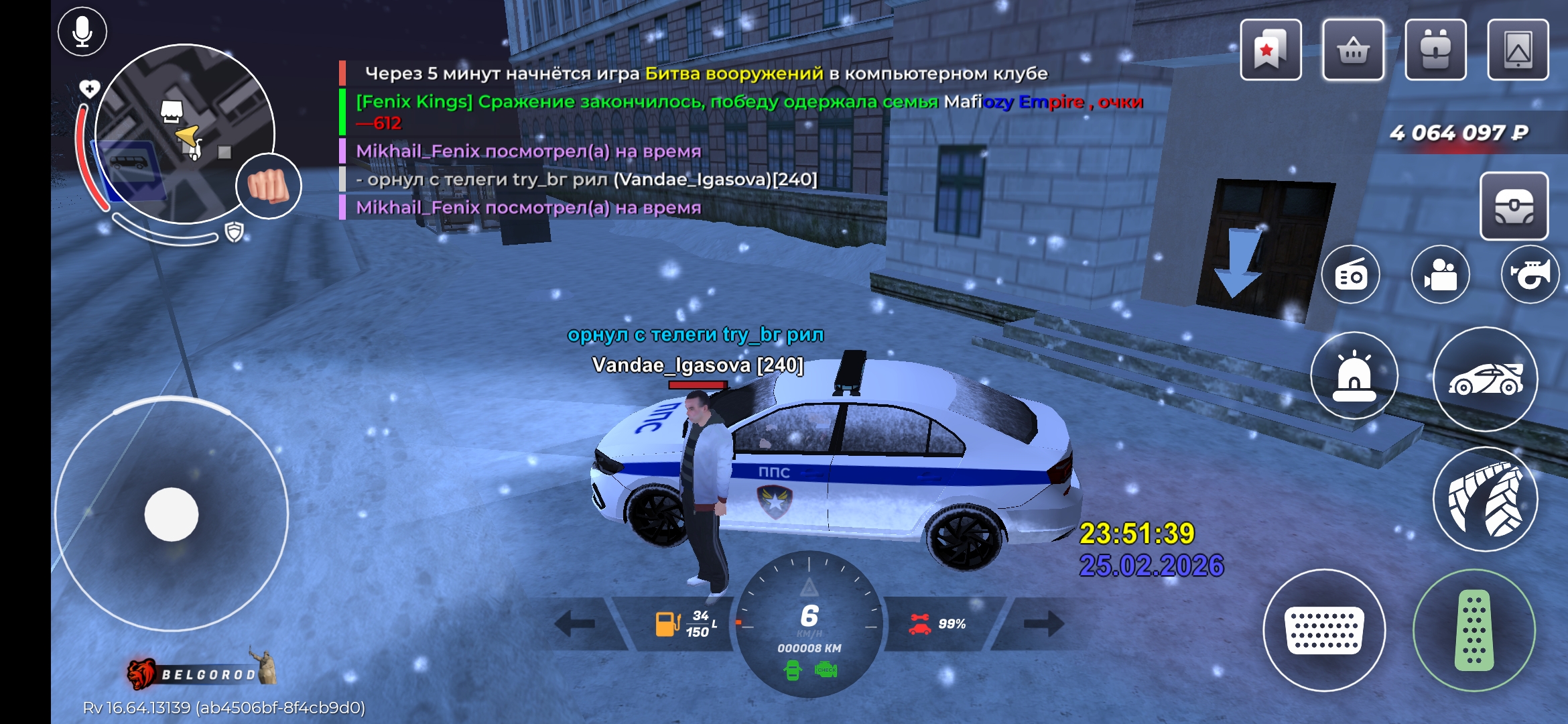This screenshot has width=1568, height=724.
Task: Turn on the car radio
Action: pos(1351,275)
